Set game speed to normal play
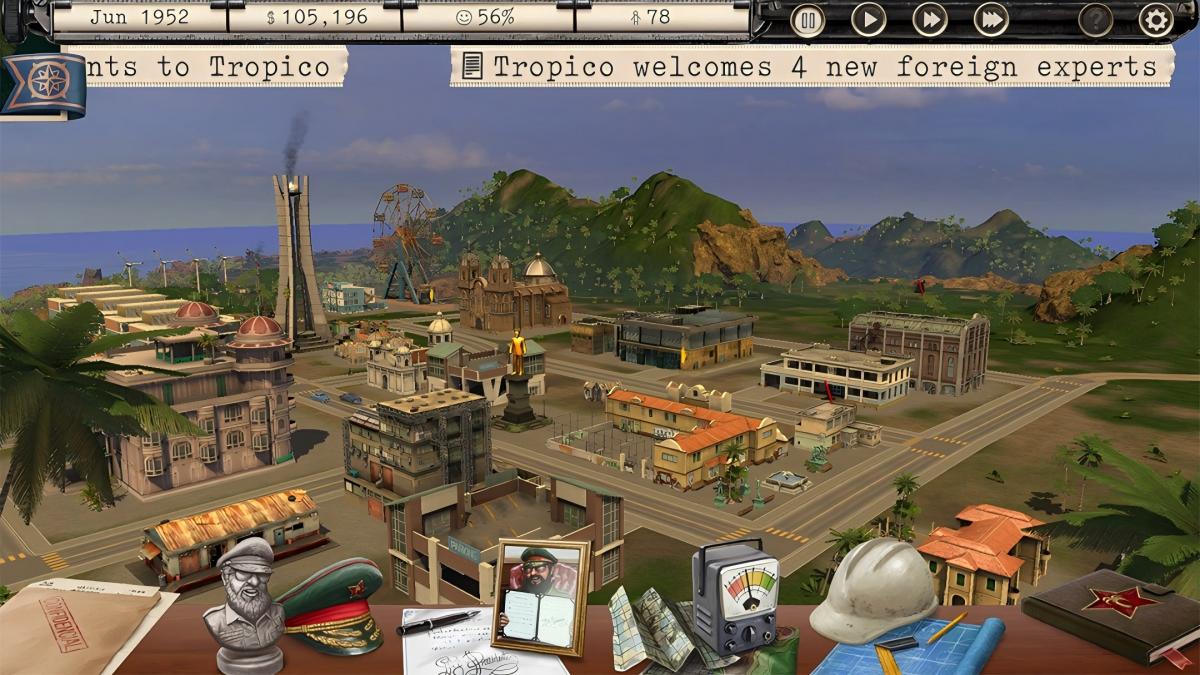Image resolution: width=1200 pixels, height=675 pixels. tap(869, 20)
